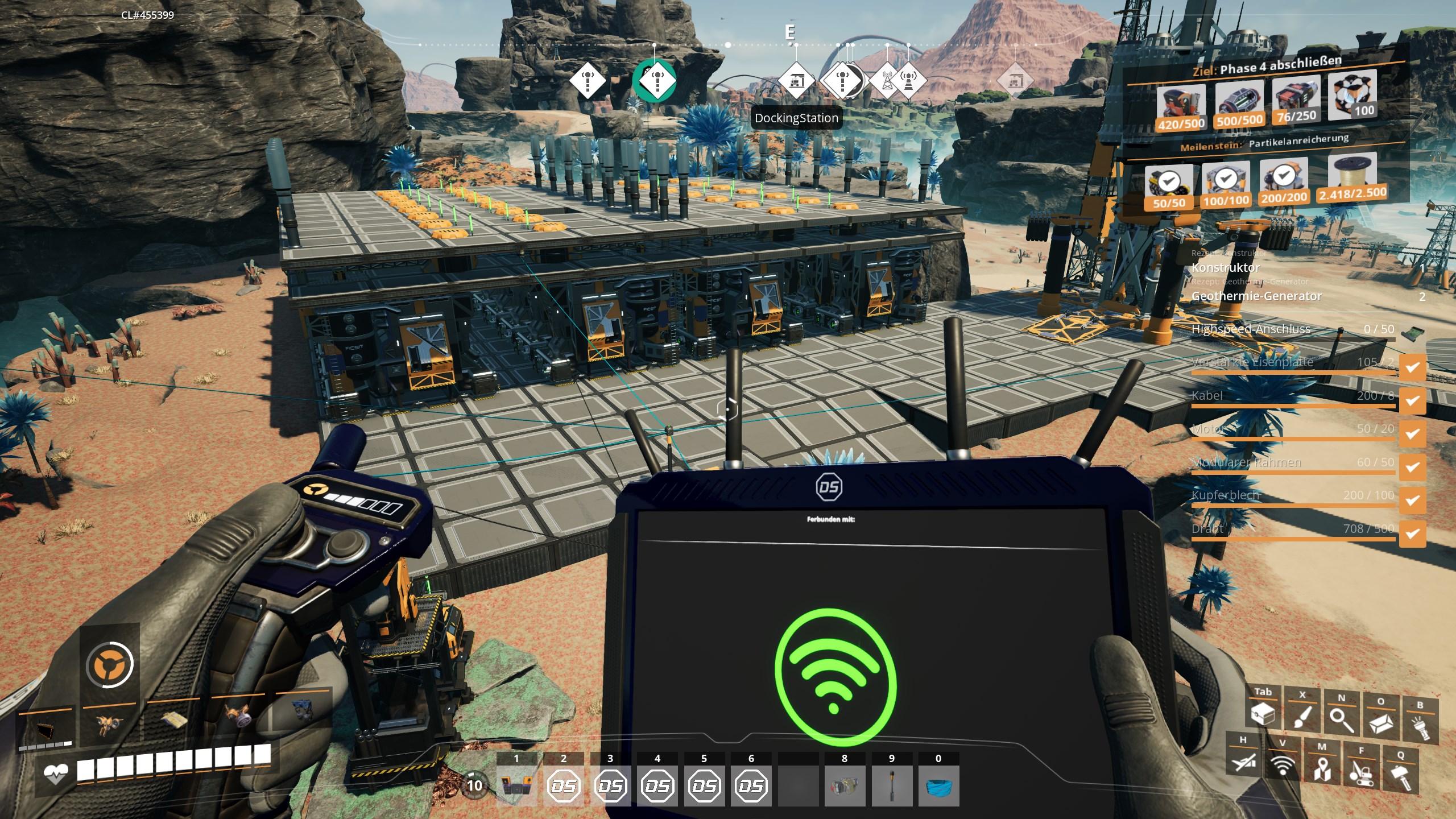Activate the wrecking crane dismantle mode
The width and height of the screenshot is (1456, 819).
(x=1361, y=772)
